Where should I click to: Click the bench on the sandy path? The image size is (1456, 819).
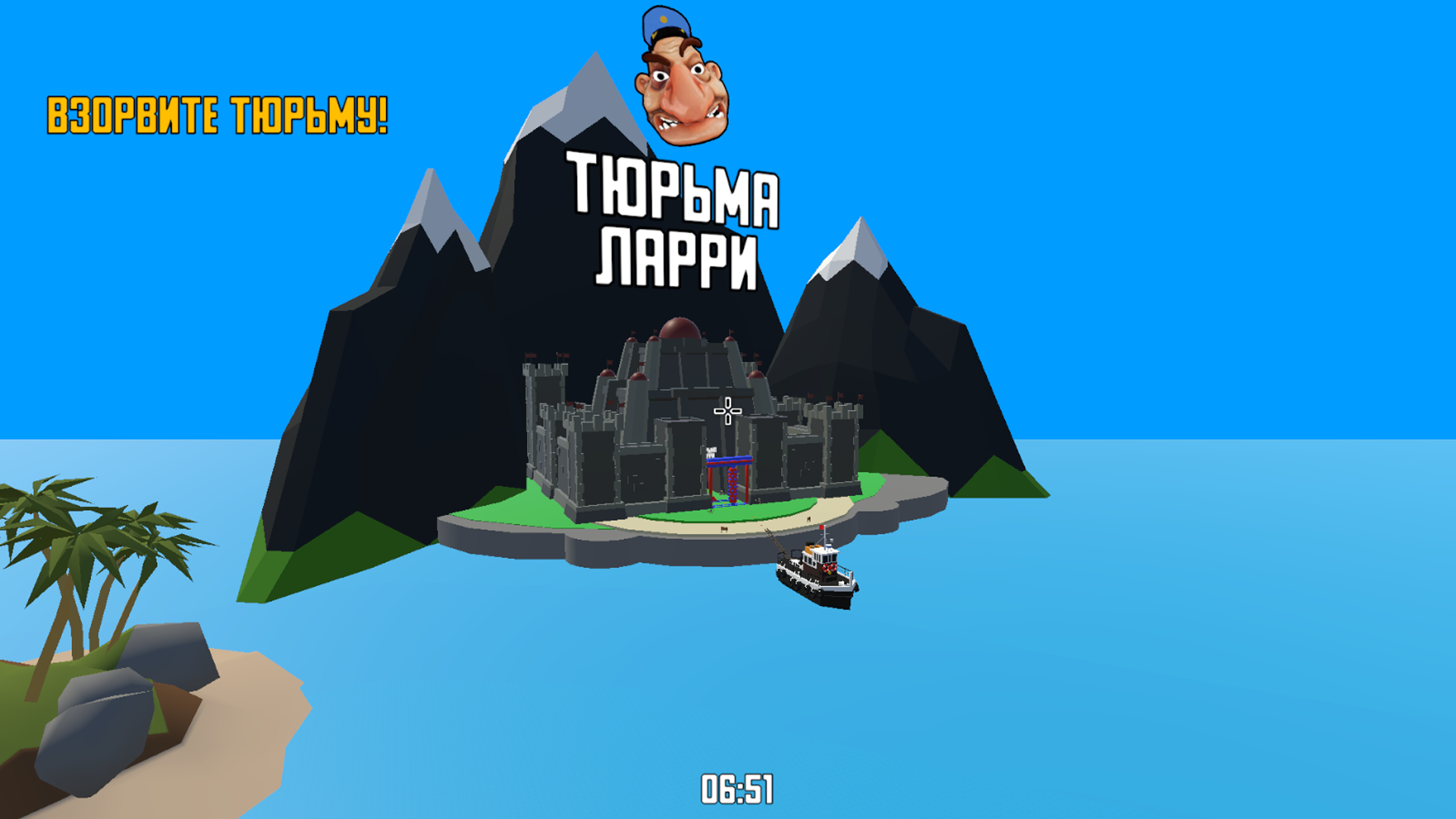pos(724,531)
